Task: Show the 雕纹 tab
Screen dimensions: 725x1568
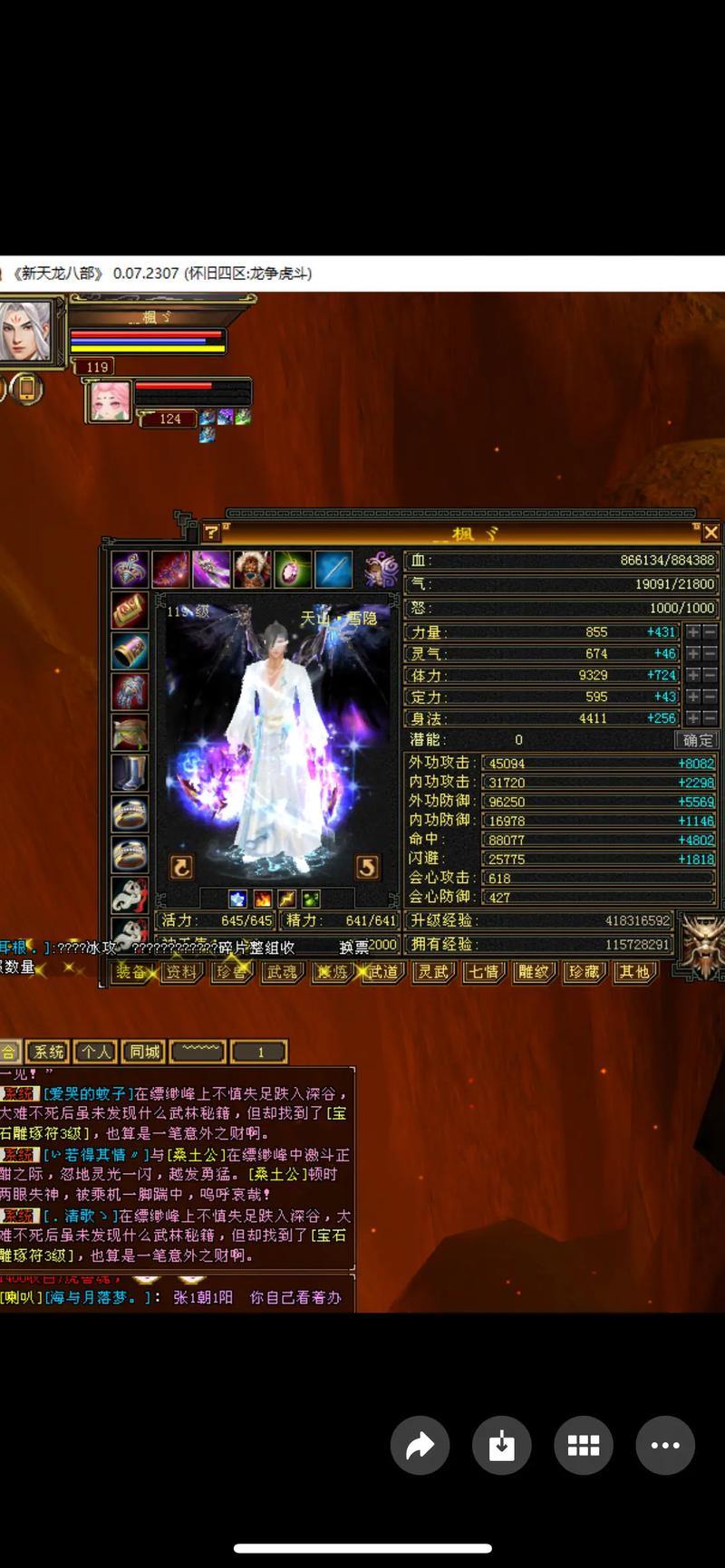Action: click(x=533, y=972)
